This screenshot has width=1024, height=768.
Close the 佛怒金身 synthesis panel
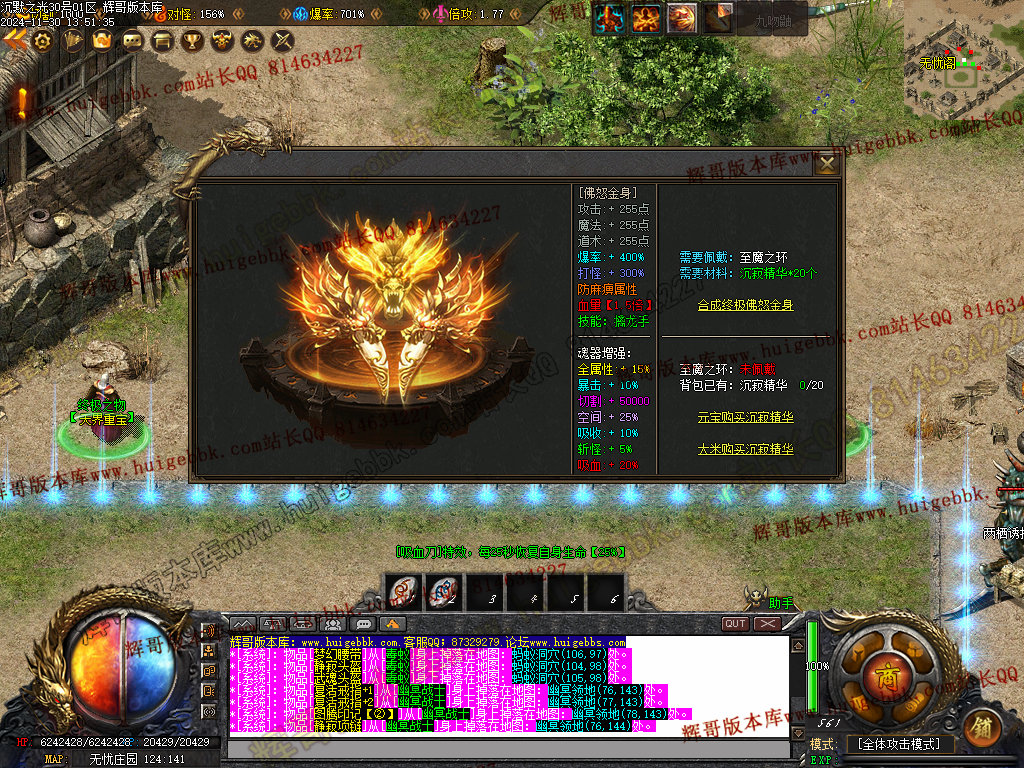[827, 164]
